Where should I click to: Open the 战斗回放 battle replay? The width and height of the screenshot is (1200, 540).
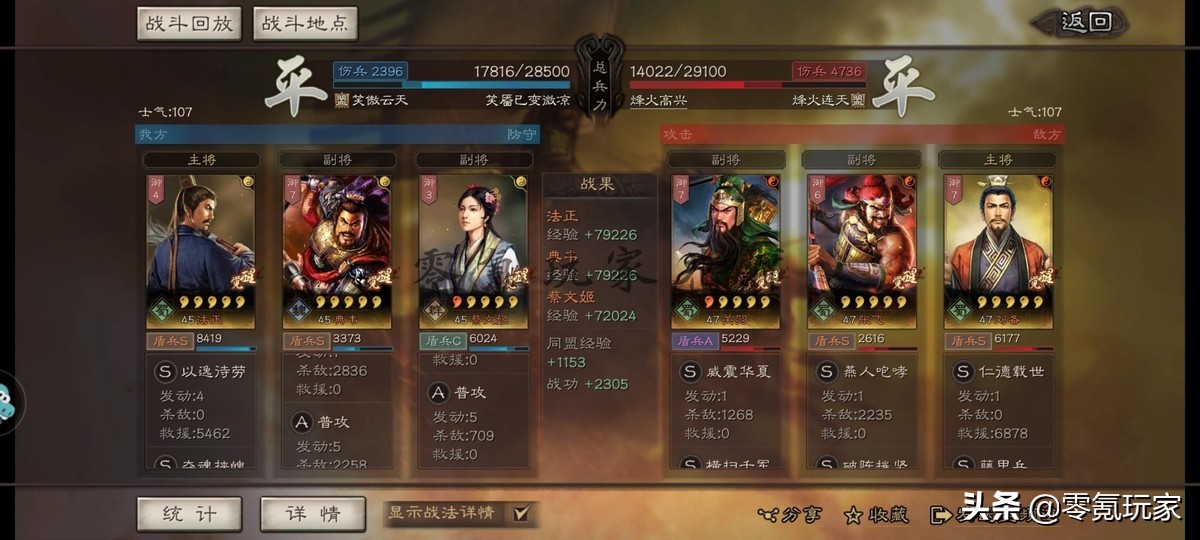point(189,24)
